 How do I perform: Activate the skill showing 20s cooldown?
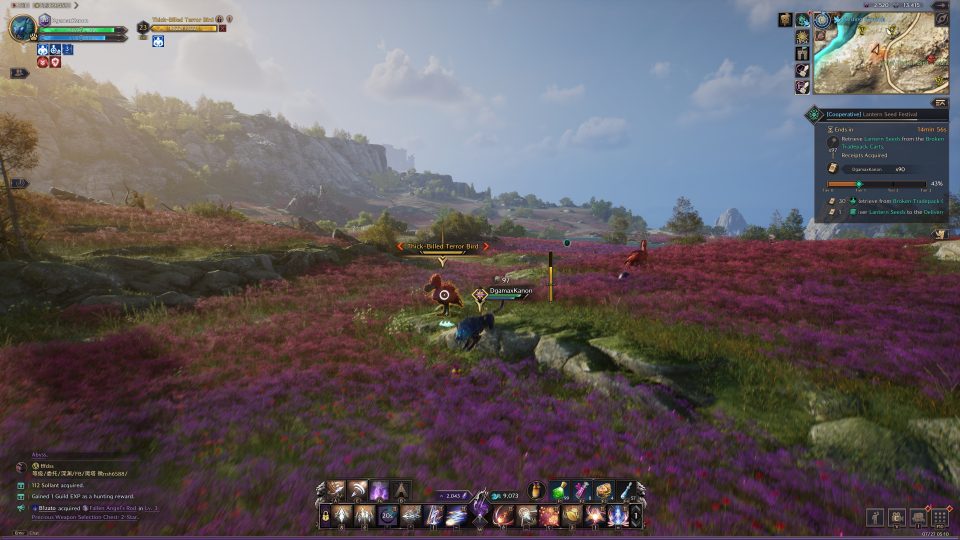click(x=388, y=516)
